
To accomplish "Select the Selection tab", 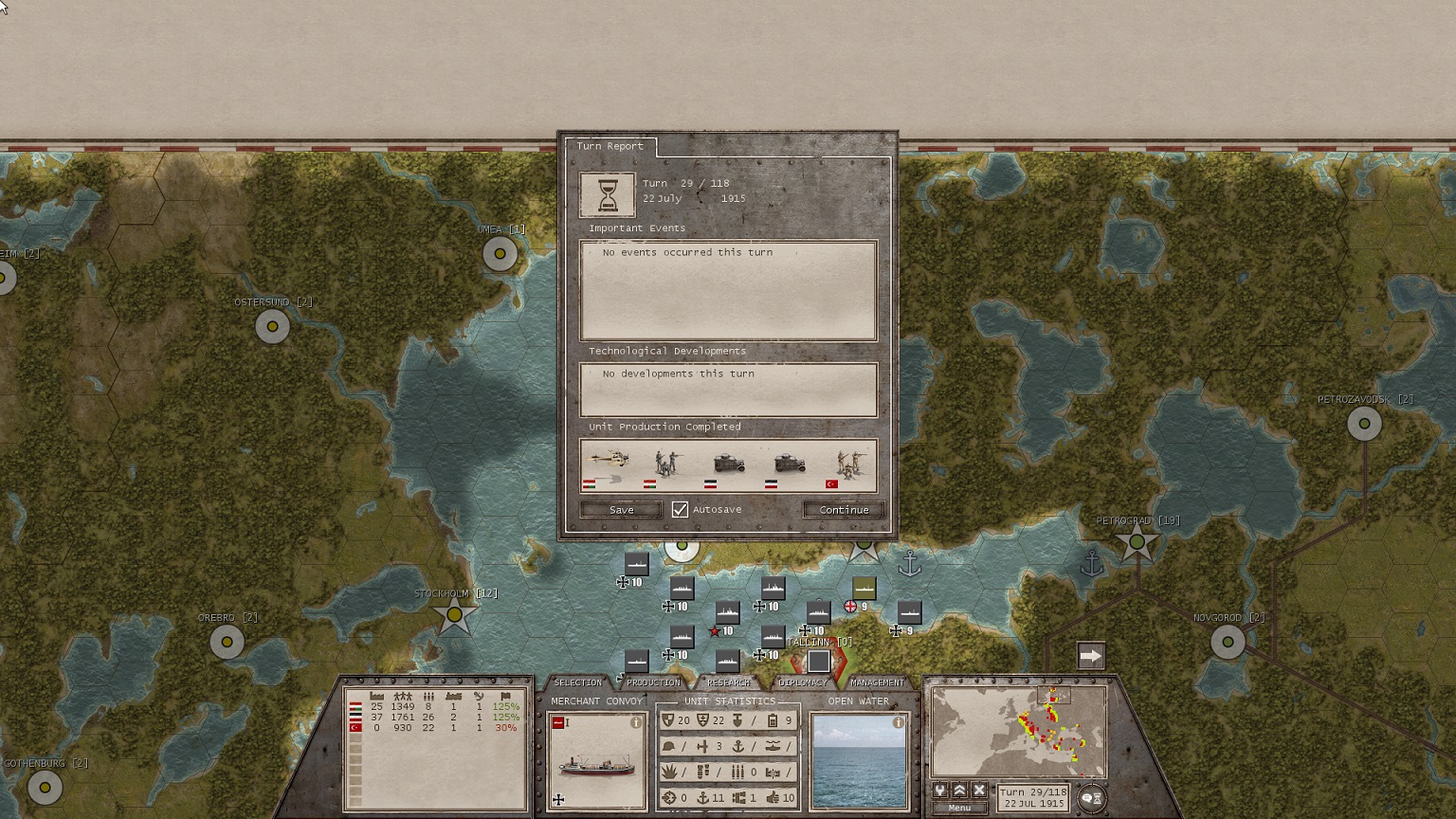I will [x=577, y=682].
